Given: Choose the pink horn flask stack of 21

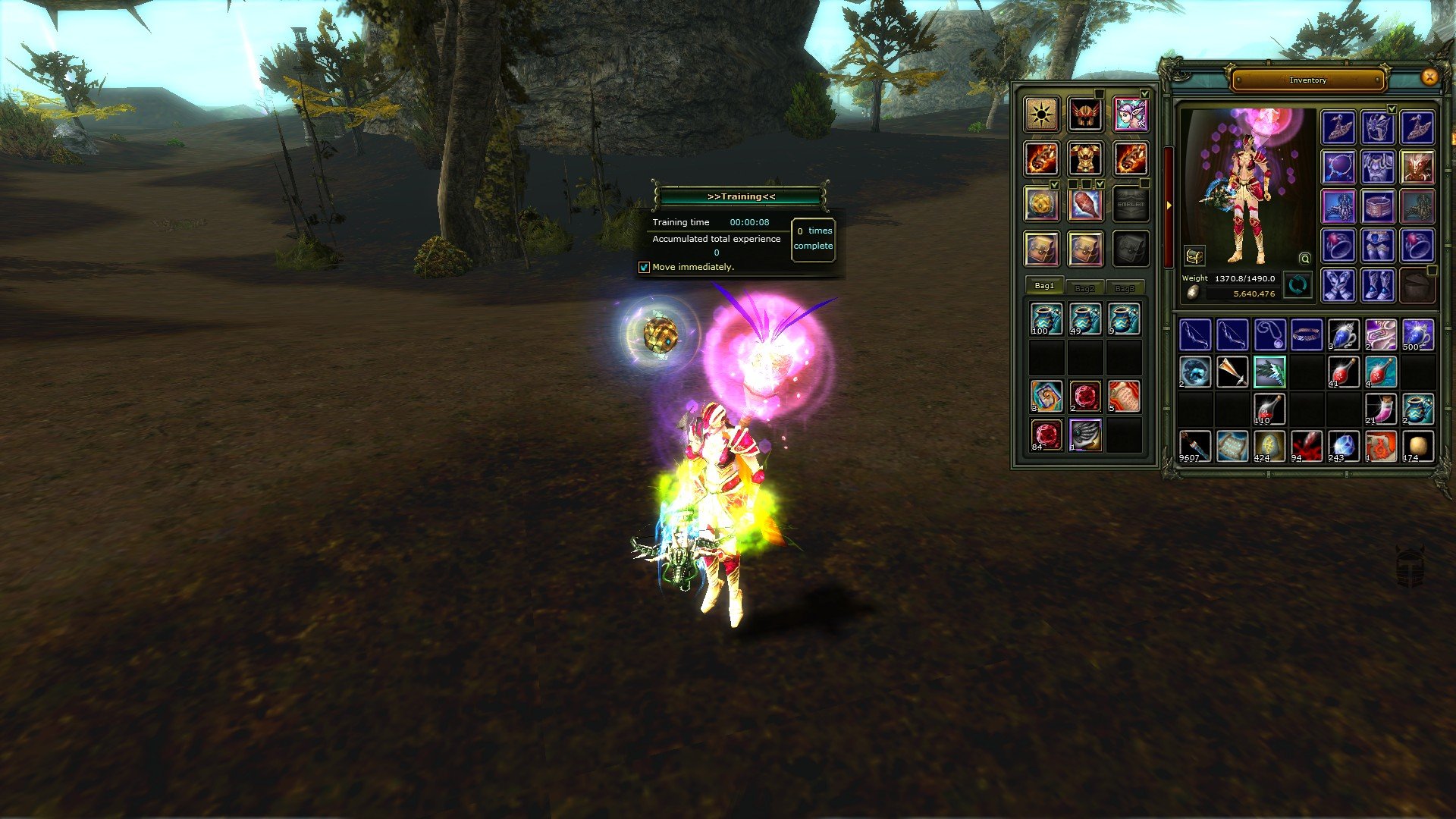Looking at the screenshot, I should (x=1380, y=409).
